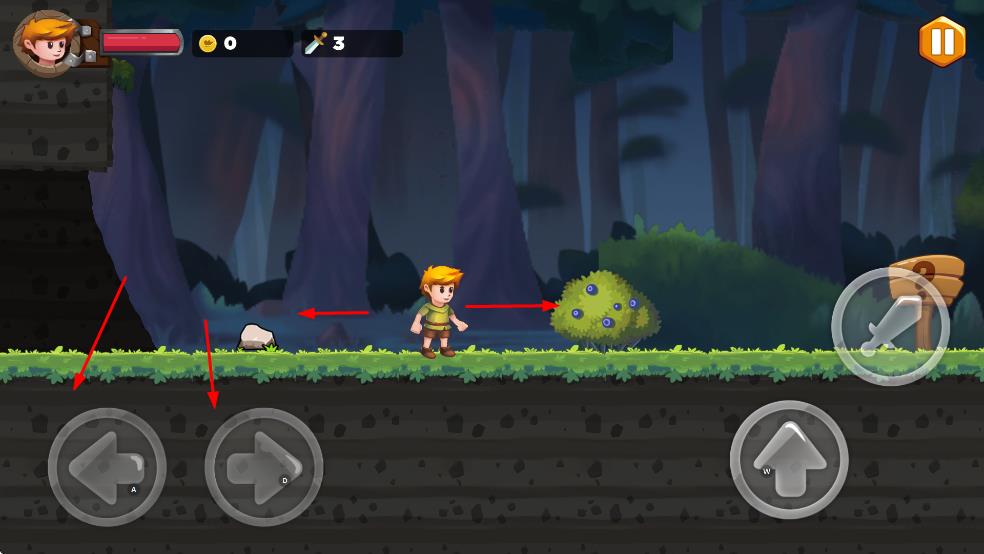Screen dimensions: 984x554
Task: Pause the game with the orange button
Action: [x=942, y=41]
